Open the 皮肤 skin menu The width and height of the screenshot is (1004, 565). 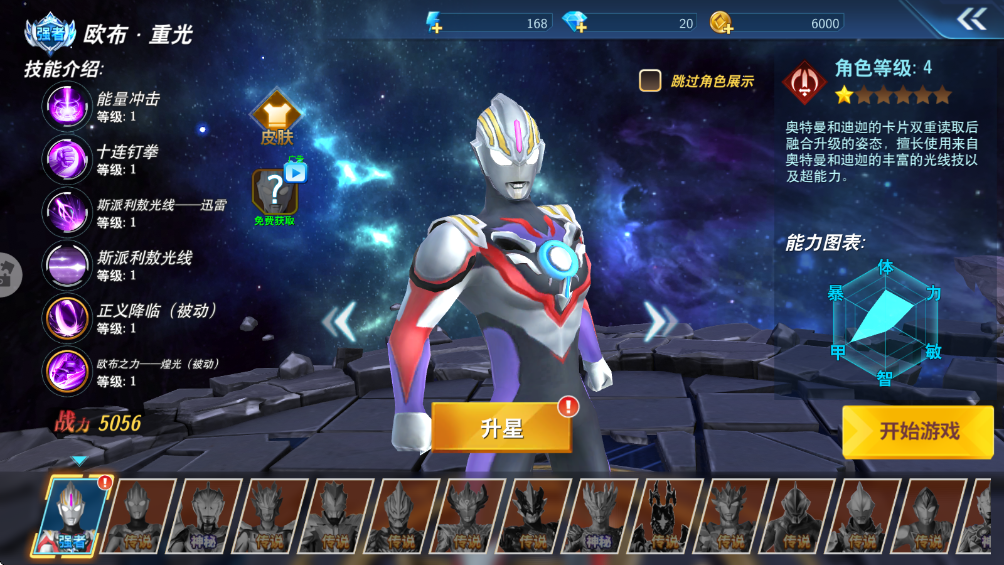click(x=276, y=119)
